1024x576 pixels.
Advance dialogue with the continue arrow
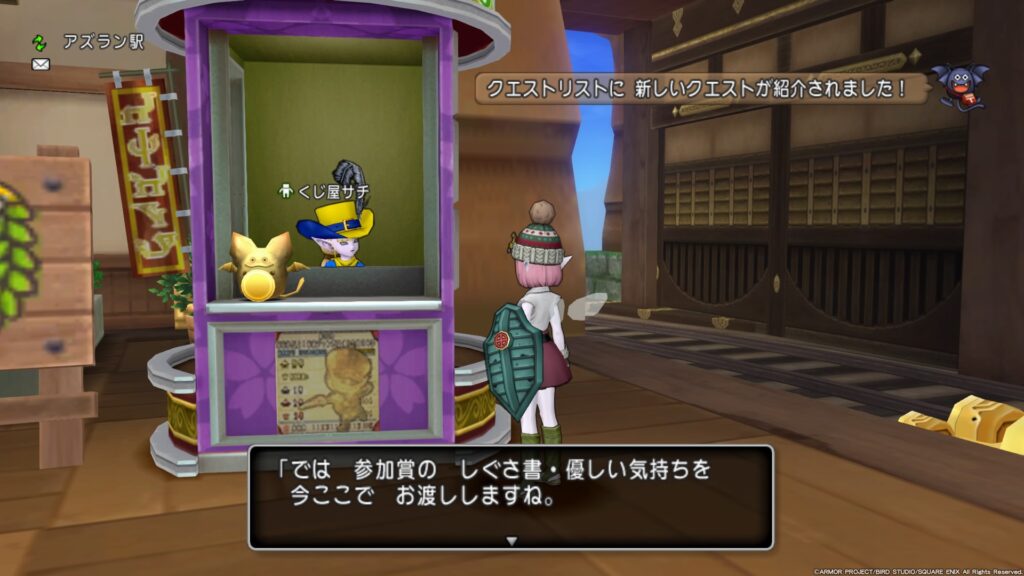point(511,541)
